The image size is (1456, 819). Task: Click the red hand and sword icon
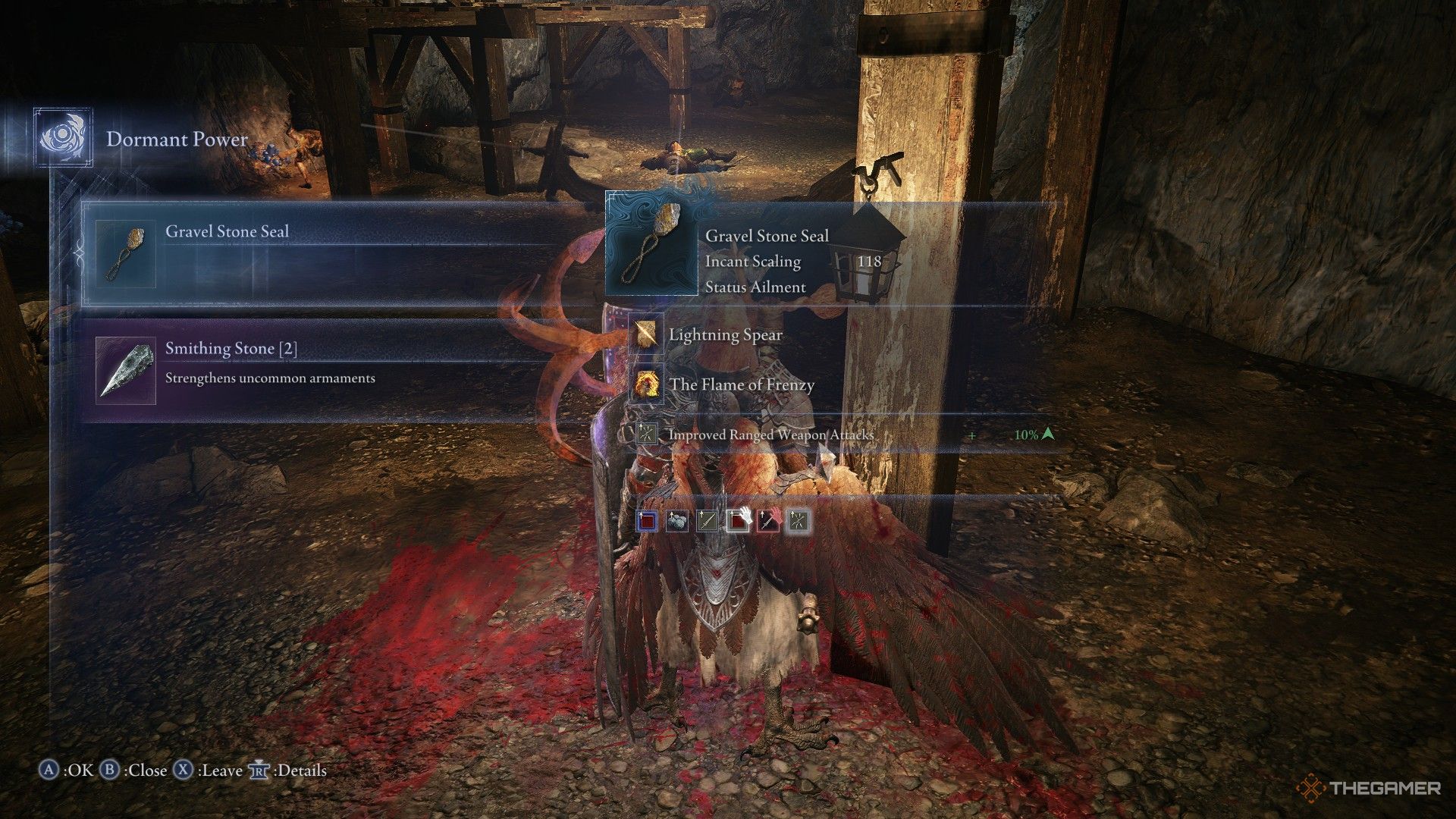(768, 521)
